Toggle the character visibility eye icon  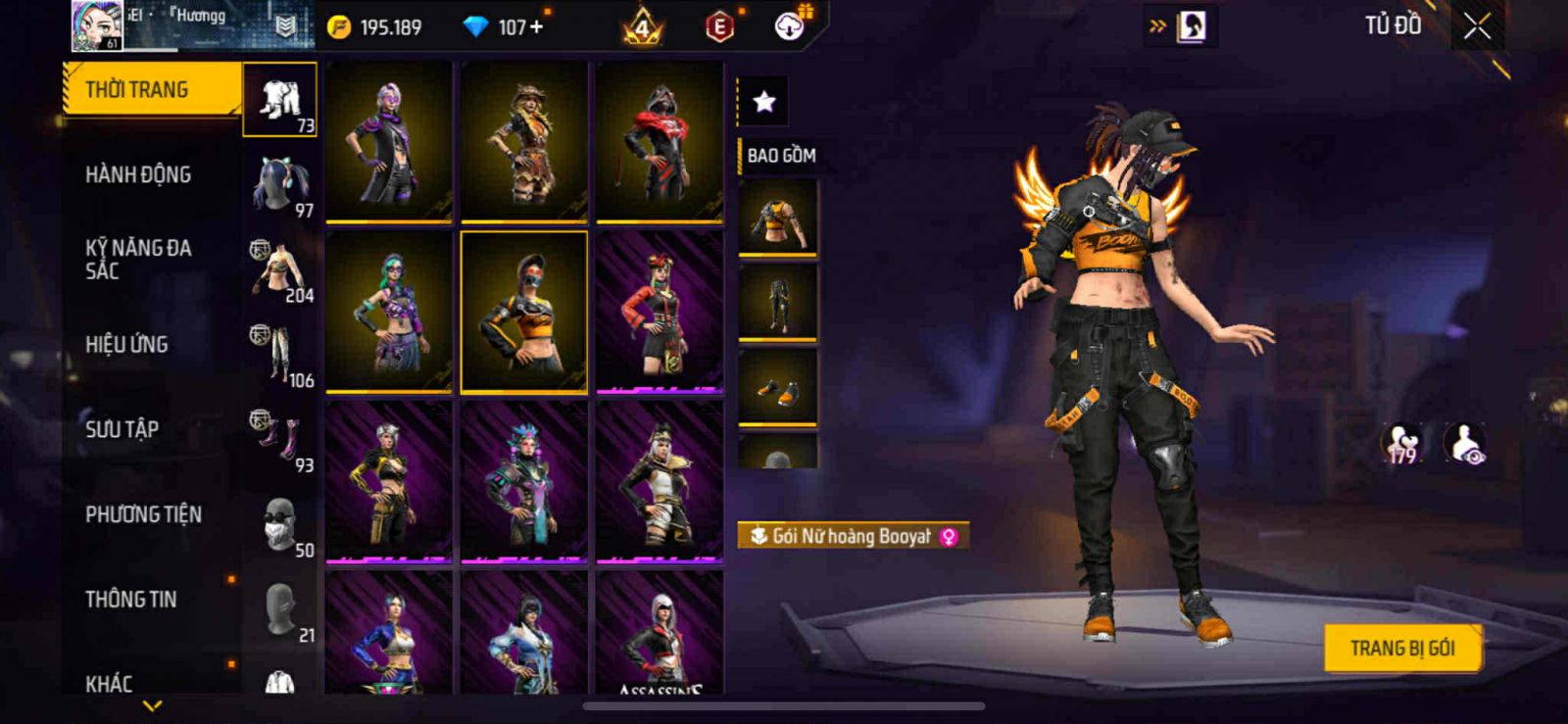click(x=1465, y=444)
